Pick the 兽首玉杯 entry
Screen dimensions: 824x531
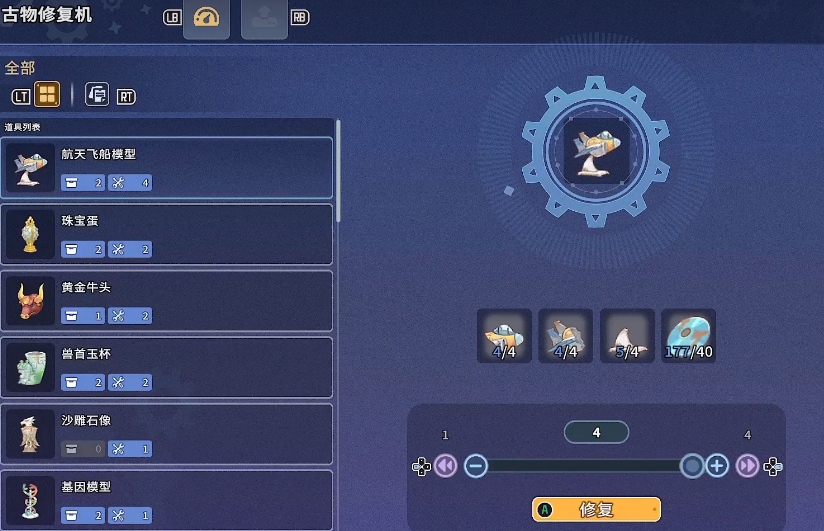pos(166,367)
